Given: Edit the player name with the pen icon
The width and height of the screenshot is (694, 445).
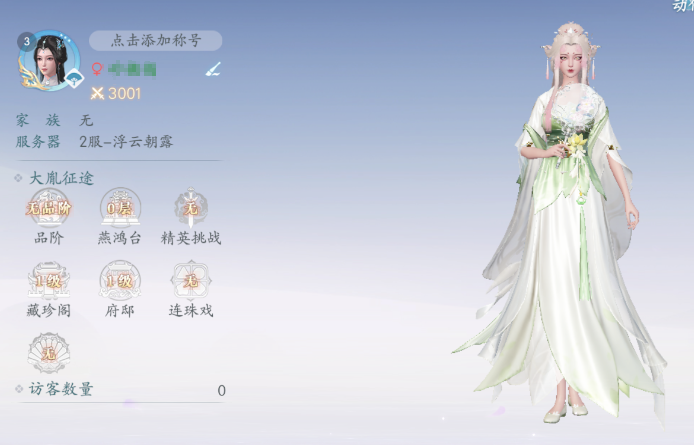Looking at the screenshot, I should pyautogui.click(x=213, y=69).
